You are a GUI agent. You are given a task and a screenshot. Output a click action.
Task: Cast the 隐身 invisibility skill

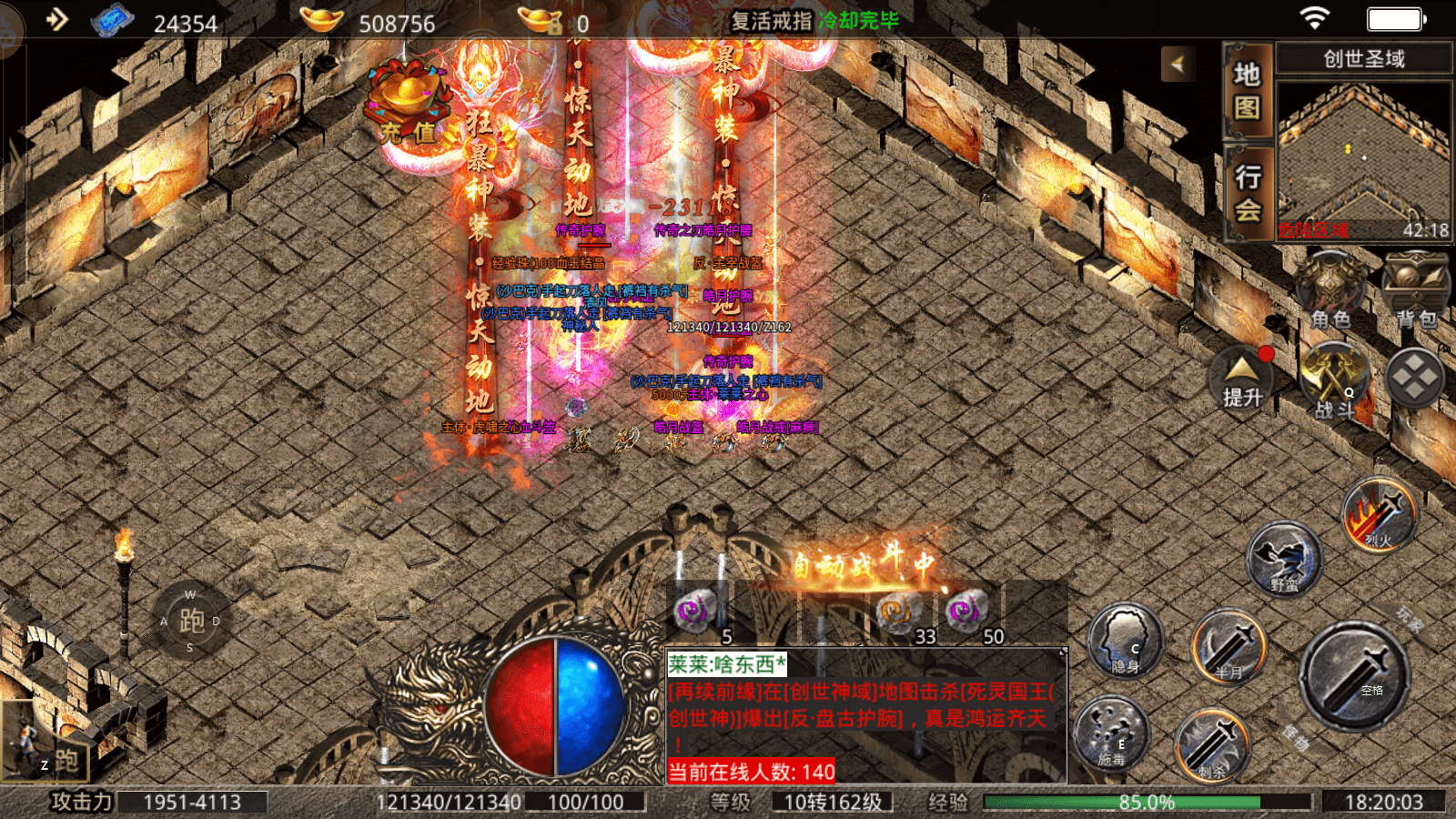pos(1125,641)
